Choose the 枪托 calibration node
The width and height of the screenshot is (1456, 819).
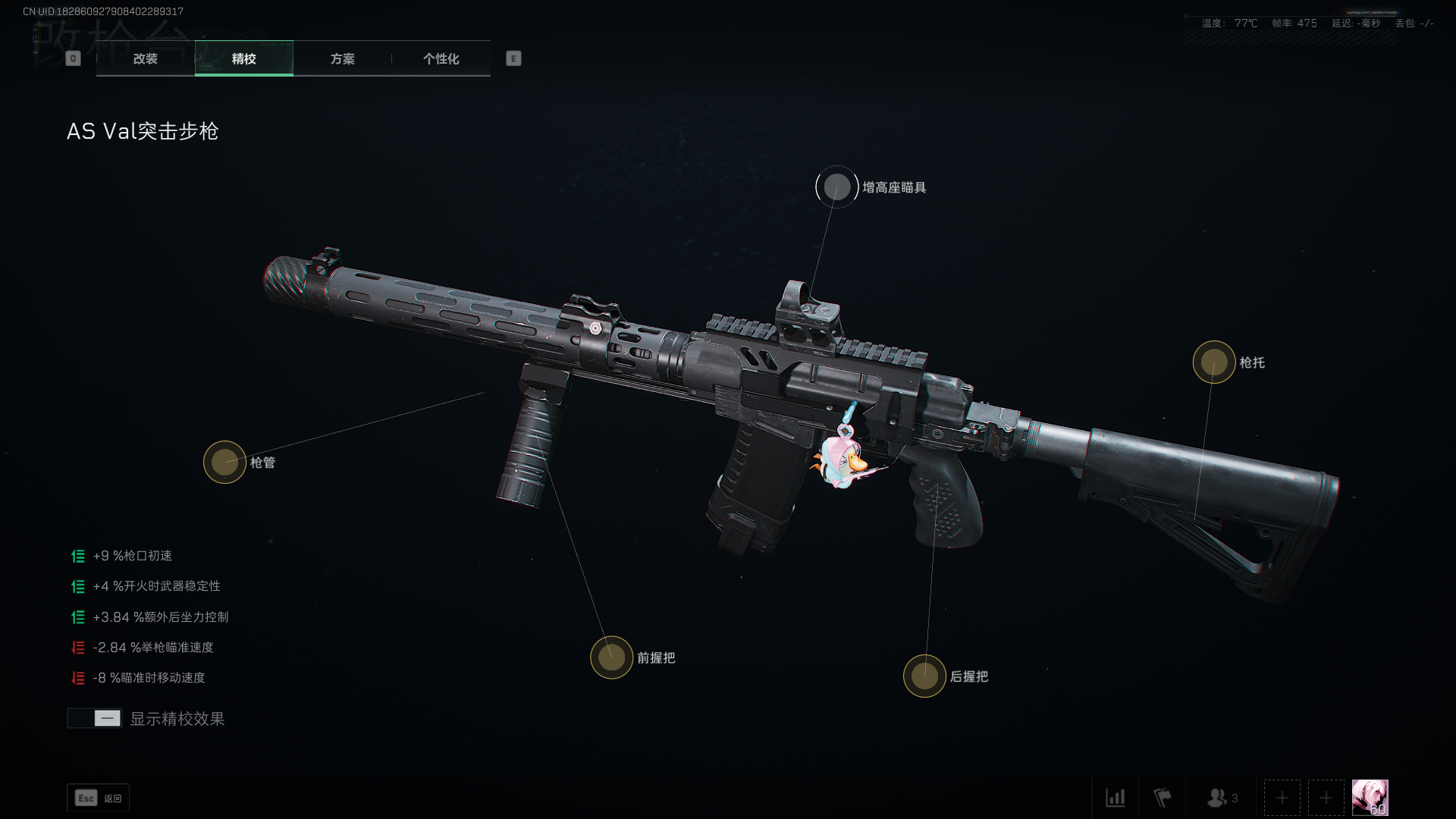1213,362
